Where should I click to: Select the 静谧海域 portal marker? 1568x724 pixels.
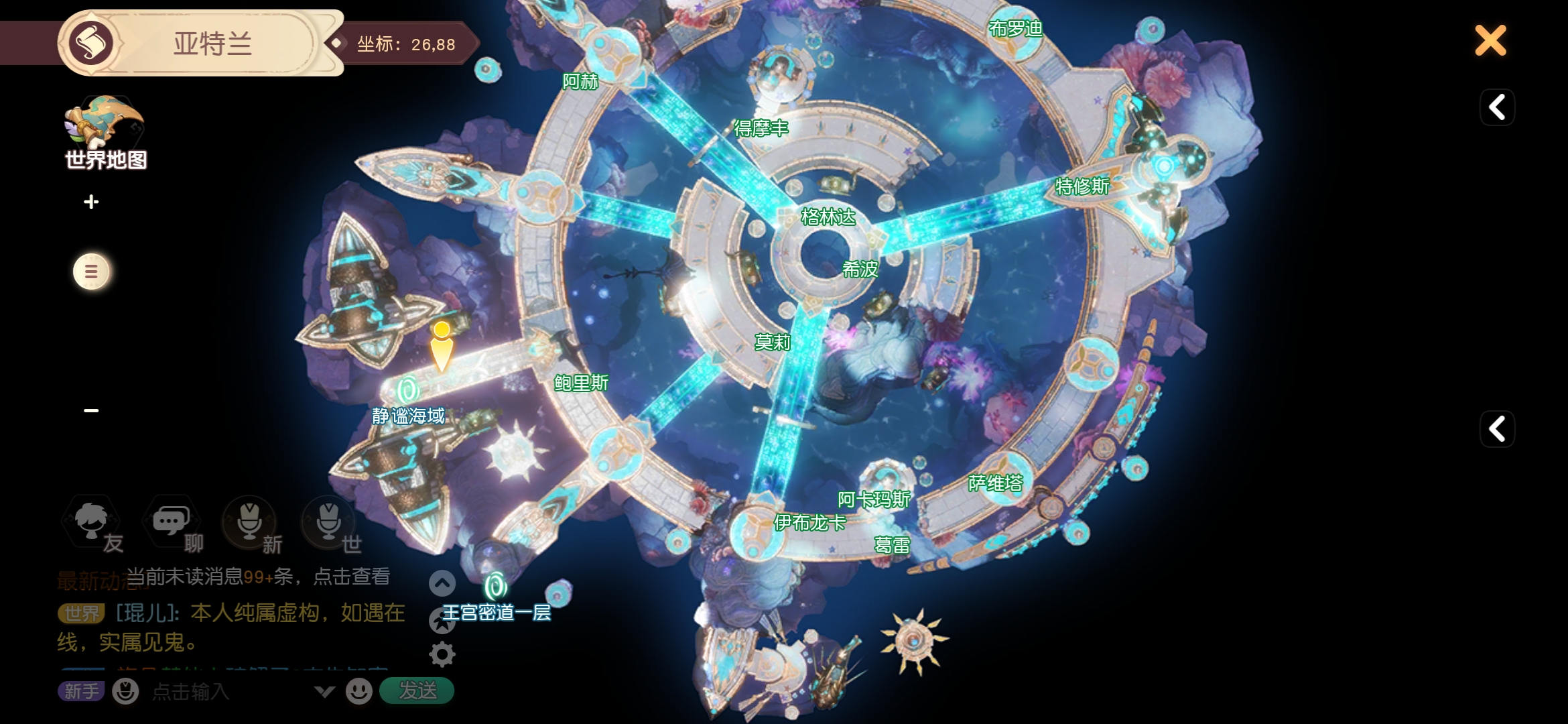(407, 390)
